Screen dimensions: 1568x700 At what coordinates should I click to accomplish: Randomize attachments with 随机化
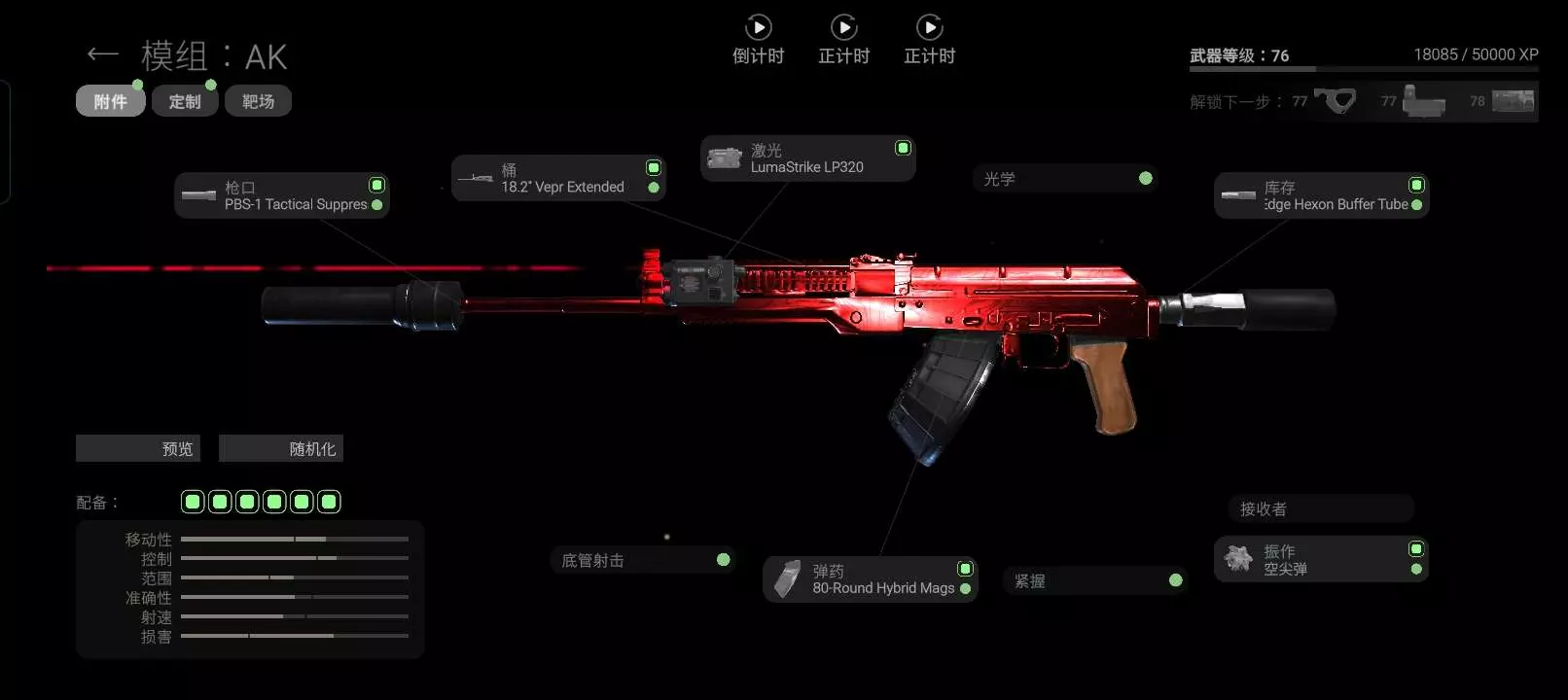[281, 448]
